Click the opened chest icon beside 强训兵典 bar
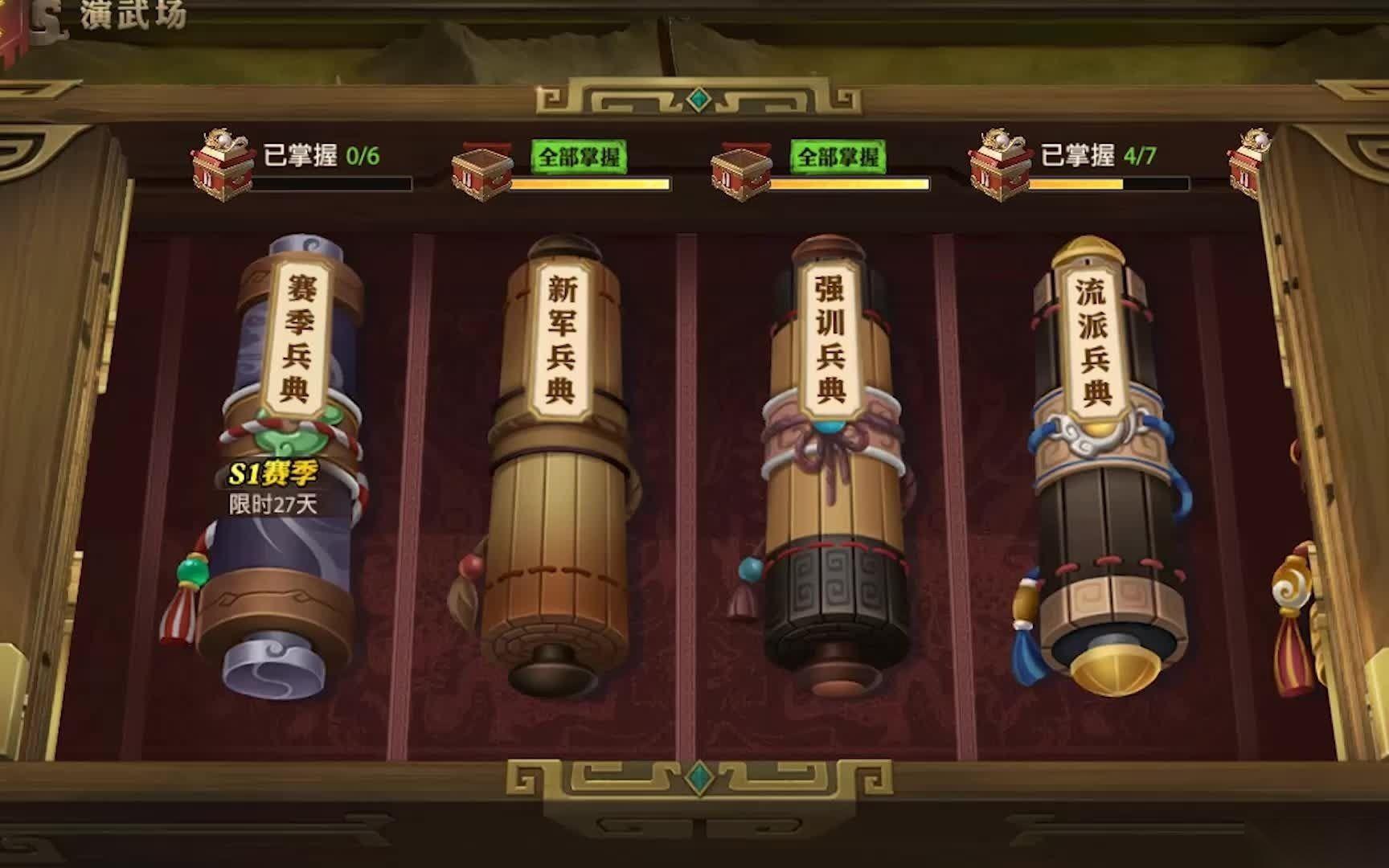1389x868 pixels. point(740,170)
